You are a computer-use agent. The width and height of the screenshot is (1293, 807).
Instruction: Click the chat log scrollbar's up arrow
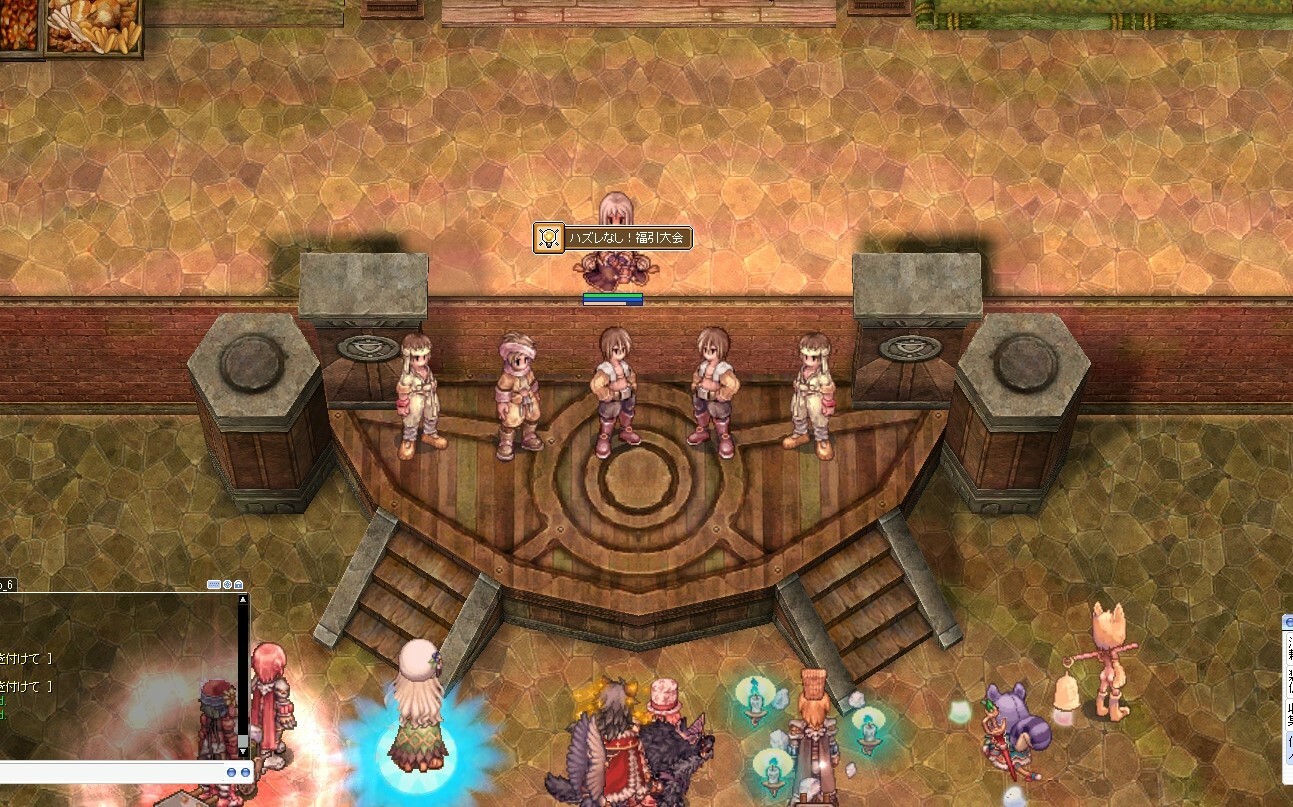242,600
